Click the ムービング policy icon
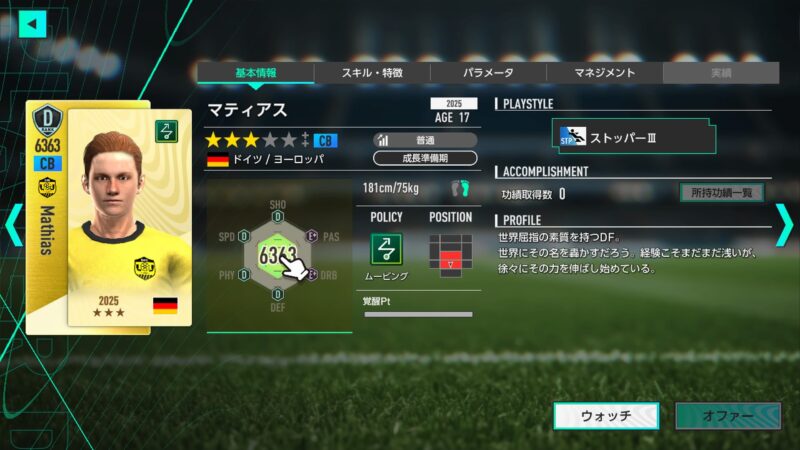Image resolution: width=800 pixels, height=450 pixels. click(387, 250)
